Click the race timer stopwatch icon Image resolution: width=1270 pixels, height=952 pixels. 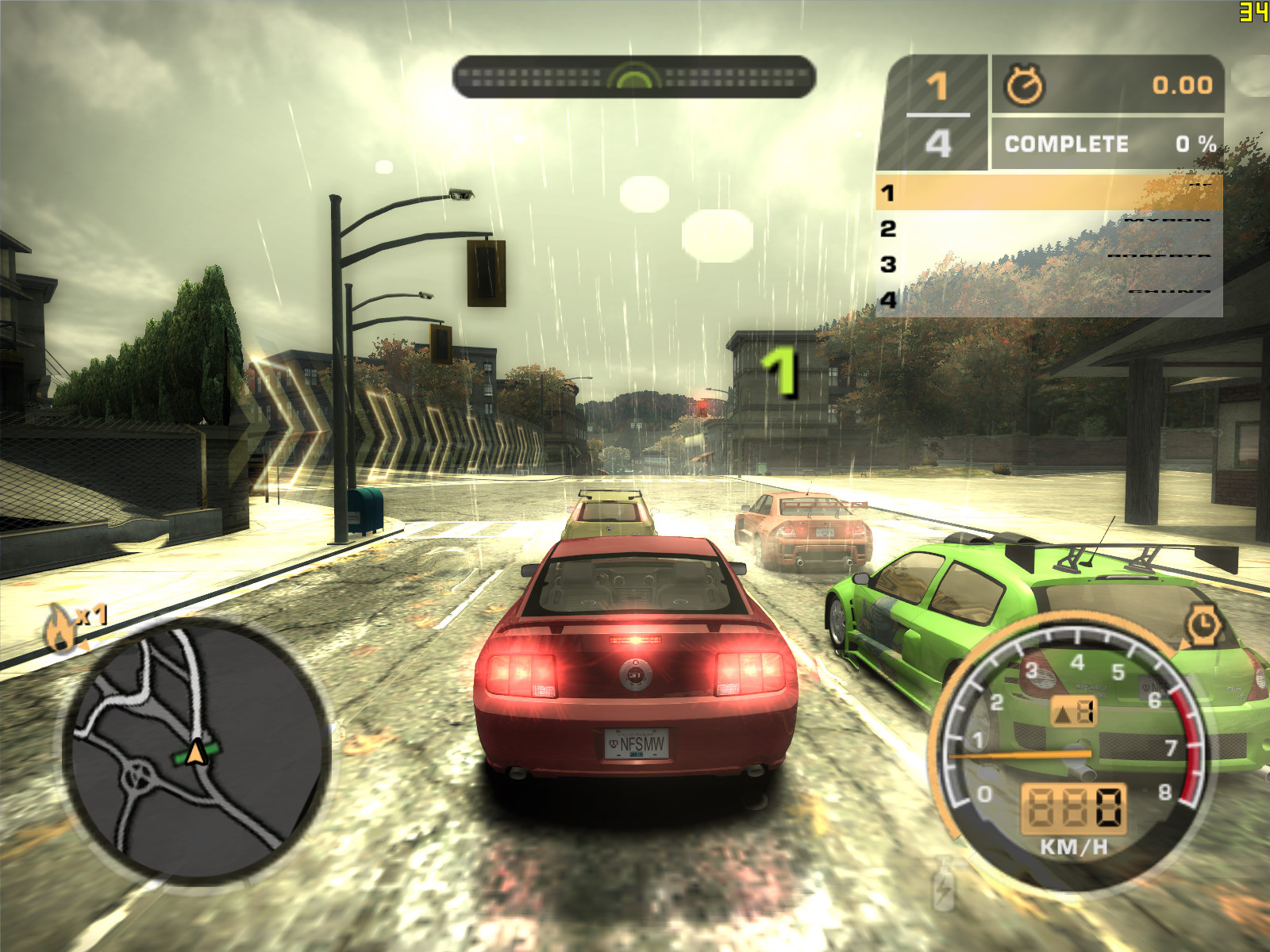[x=1025, y=85]
